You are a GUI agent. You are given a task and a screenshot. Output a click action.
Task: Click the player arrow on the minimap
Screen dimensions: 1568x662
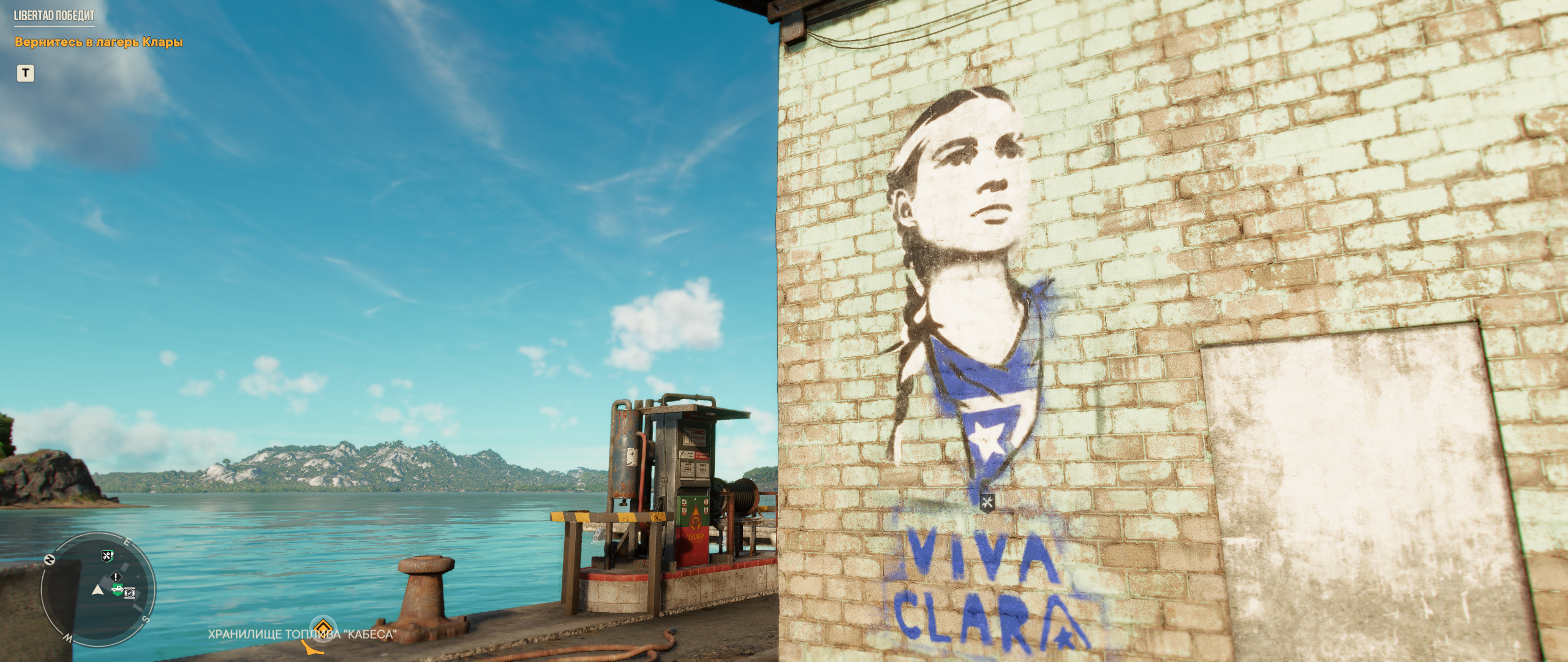[97, 590]
